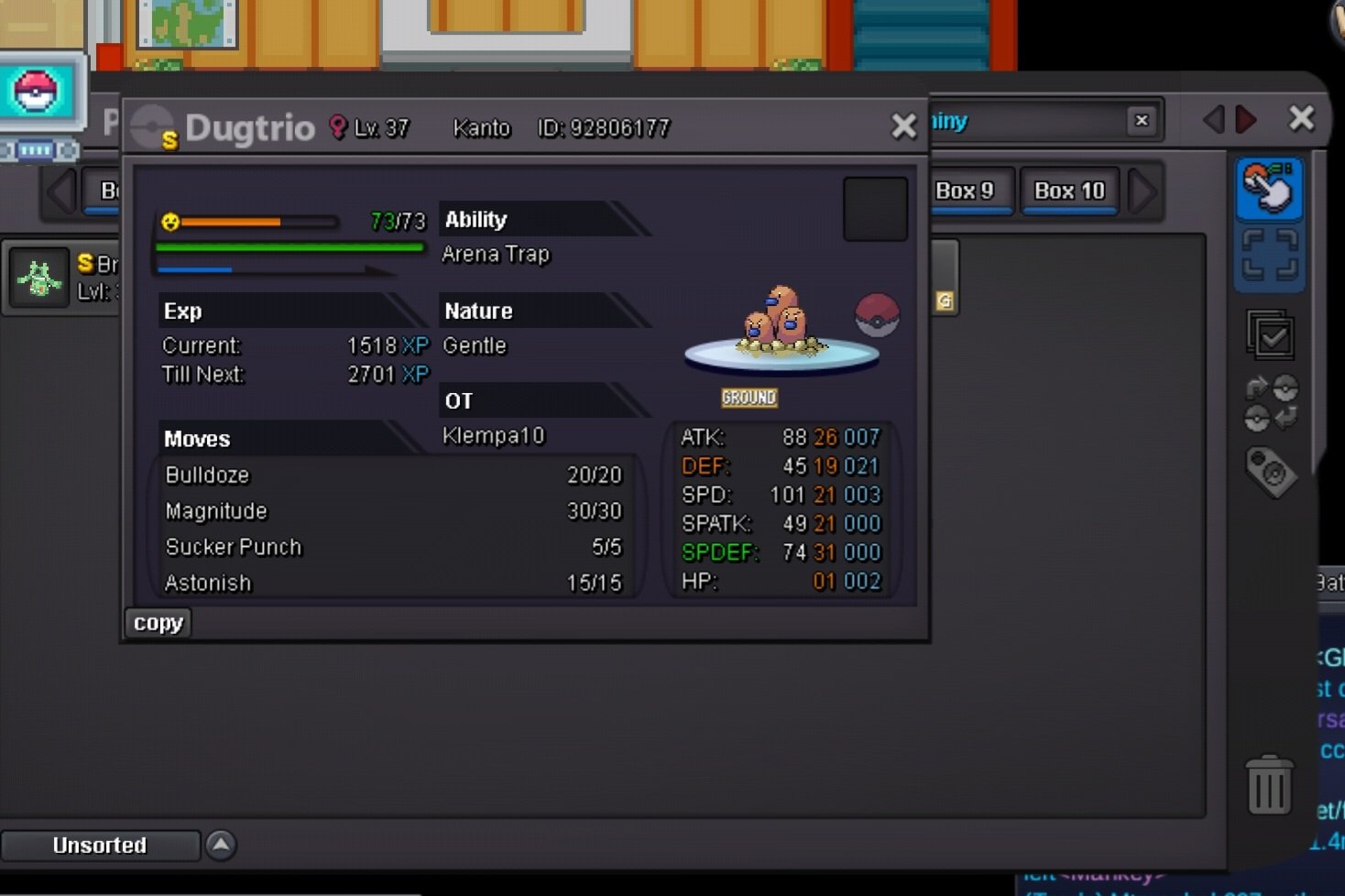Click the up arrow beside Unsorted

click(221, 844)
